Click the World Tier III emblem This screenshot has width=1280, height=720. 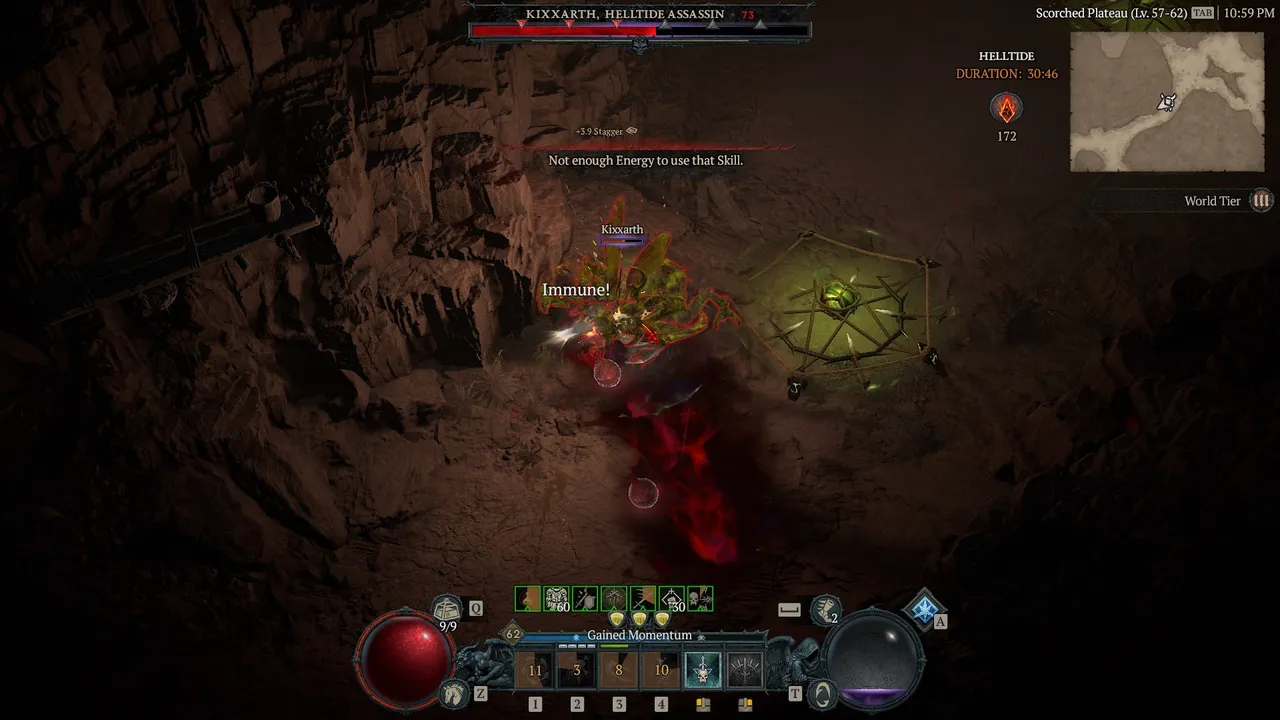[x=1262, y=201]
